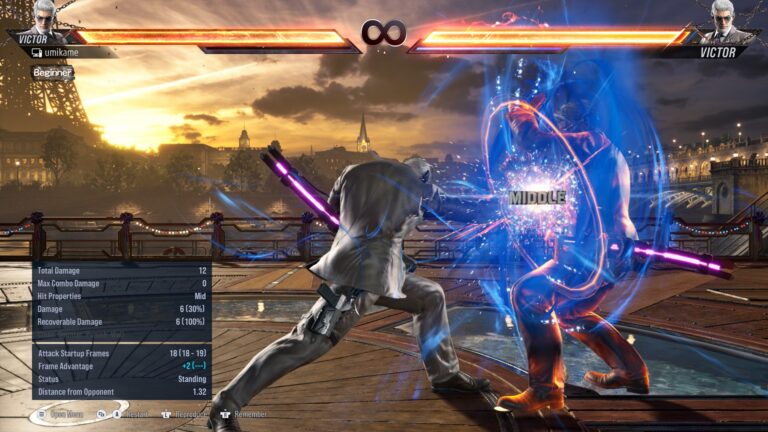Viewport: 768px width, 432px height.
Task: Click the umikame player name tag
Action: 61,51
